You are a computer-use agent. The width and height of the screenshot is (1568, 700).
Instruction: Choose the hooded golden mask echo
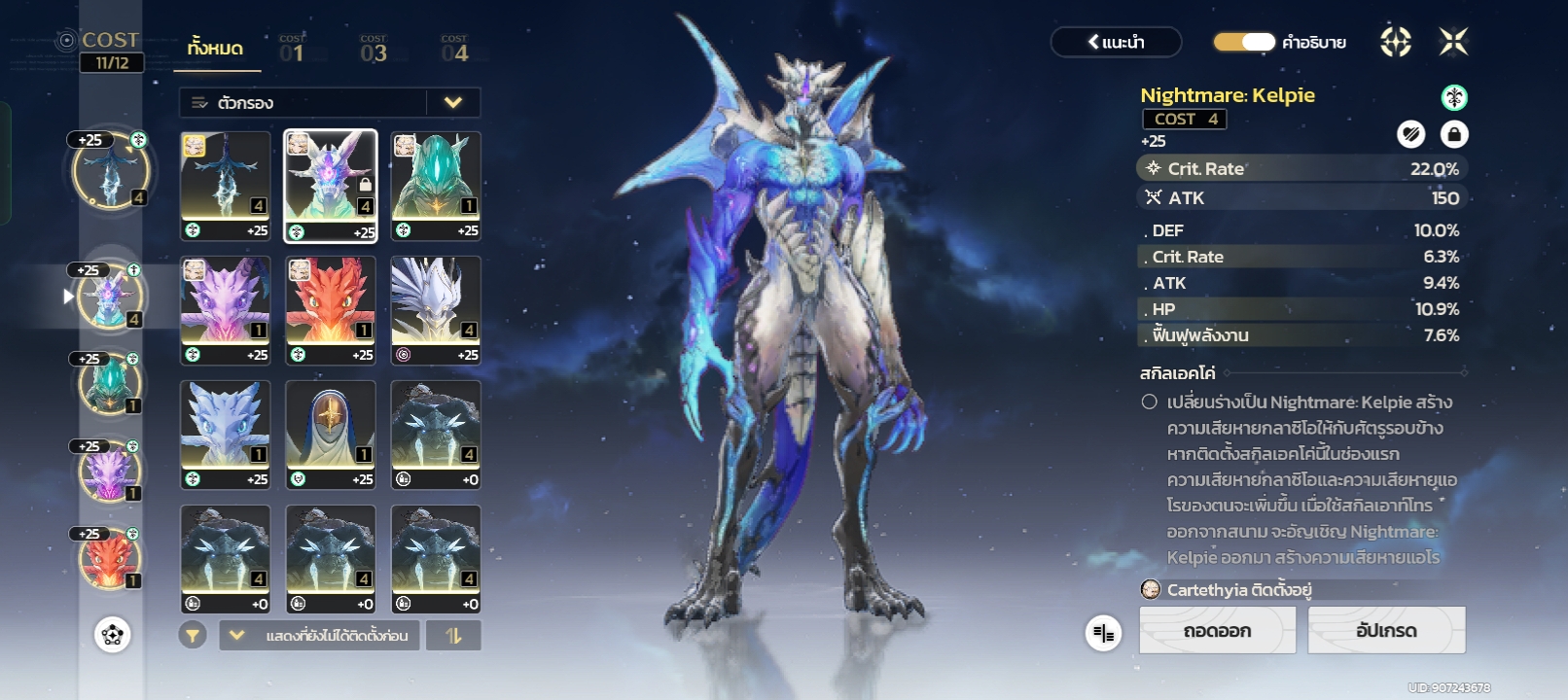tap(331, 435)
